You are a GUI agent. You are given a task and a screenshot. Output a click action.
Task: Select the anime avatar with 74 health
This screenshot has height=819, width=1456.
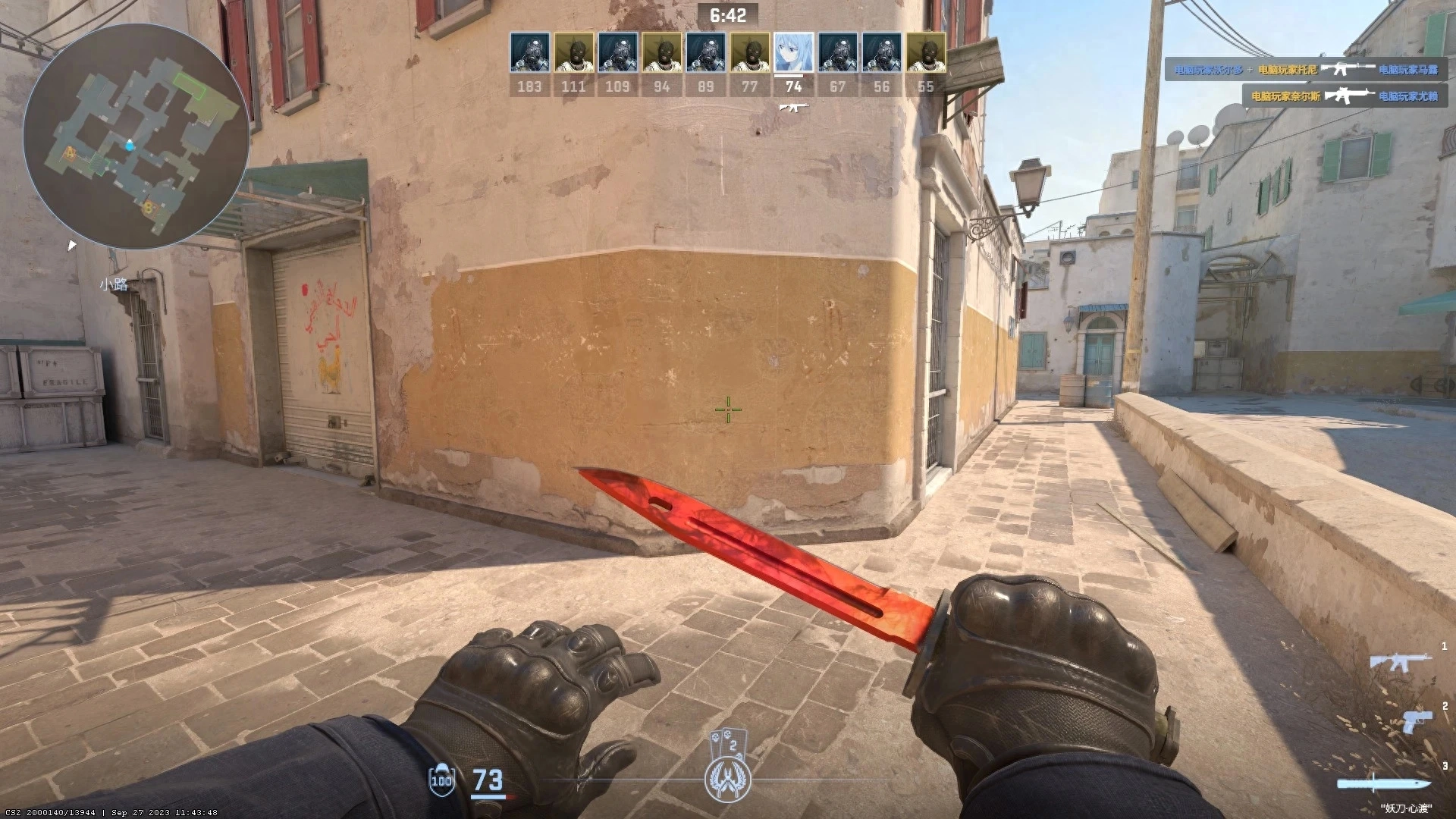(792, 53)
